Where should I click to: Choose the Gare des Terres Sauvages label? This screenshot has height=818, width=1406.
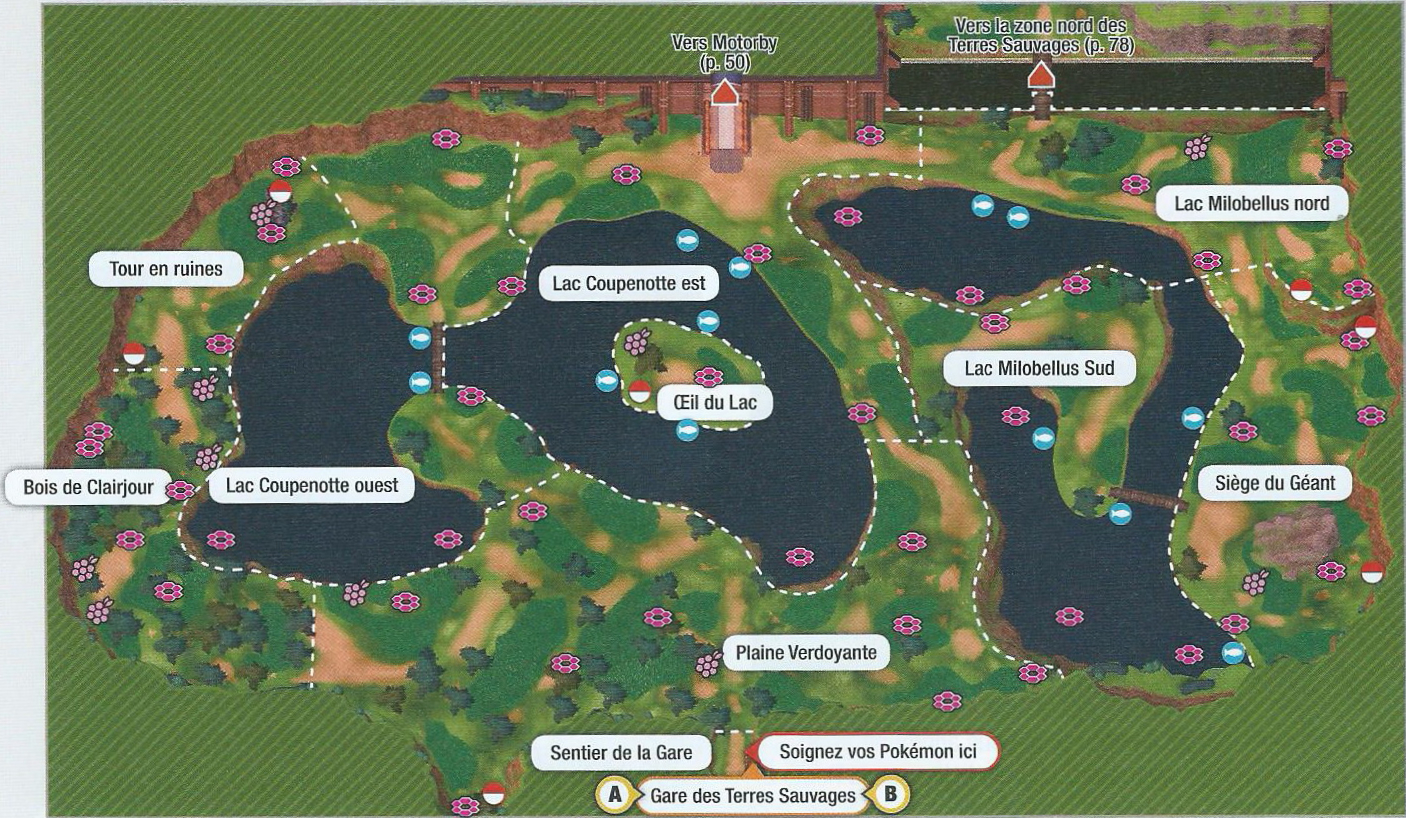tap(752, 796)
